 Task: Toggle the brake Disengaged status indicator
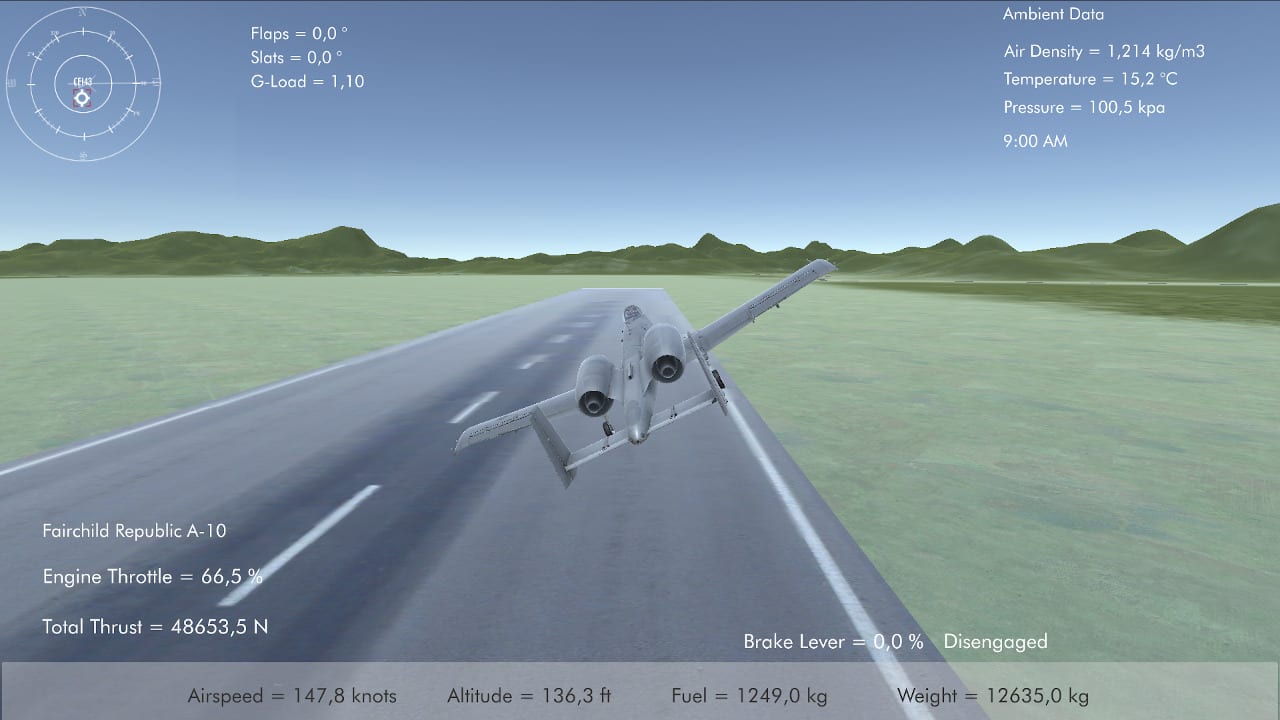coord(995,641)
